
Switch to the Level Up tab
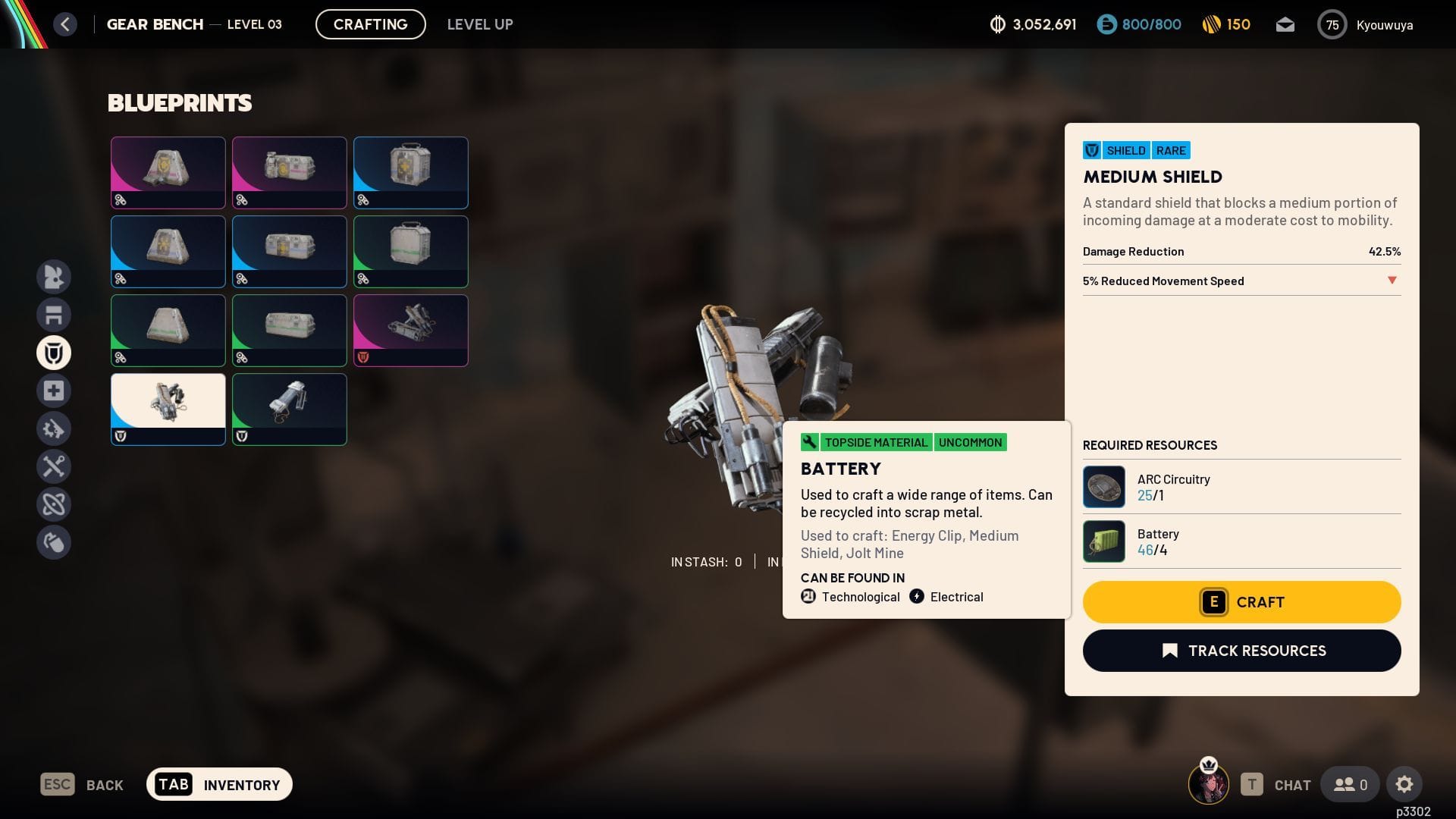coord(480,24)
